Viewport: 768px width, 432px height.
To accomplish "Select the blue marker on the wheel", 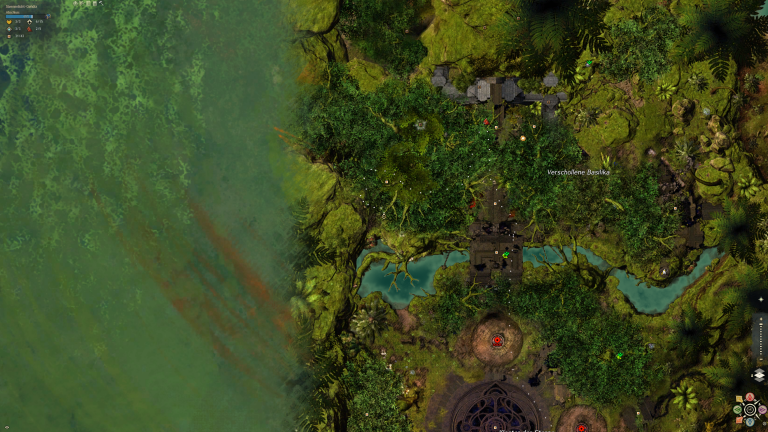I will [750, 422].
